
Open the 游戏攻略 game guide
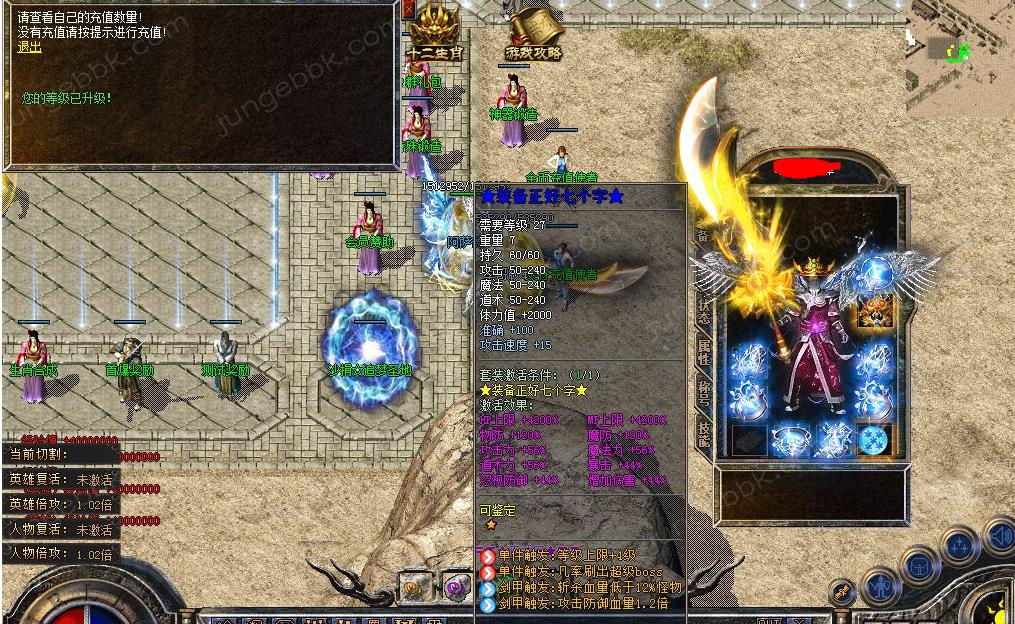click(x=533, y=33)
